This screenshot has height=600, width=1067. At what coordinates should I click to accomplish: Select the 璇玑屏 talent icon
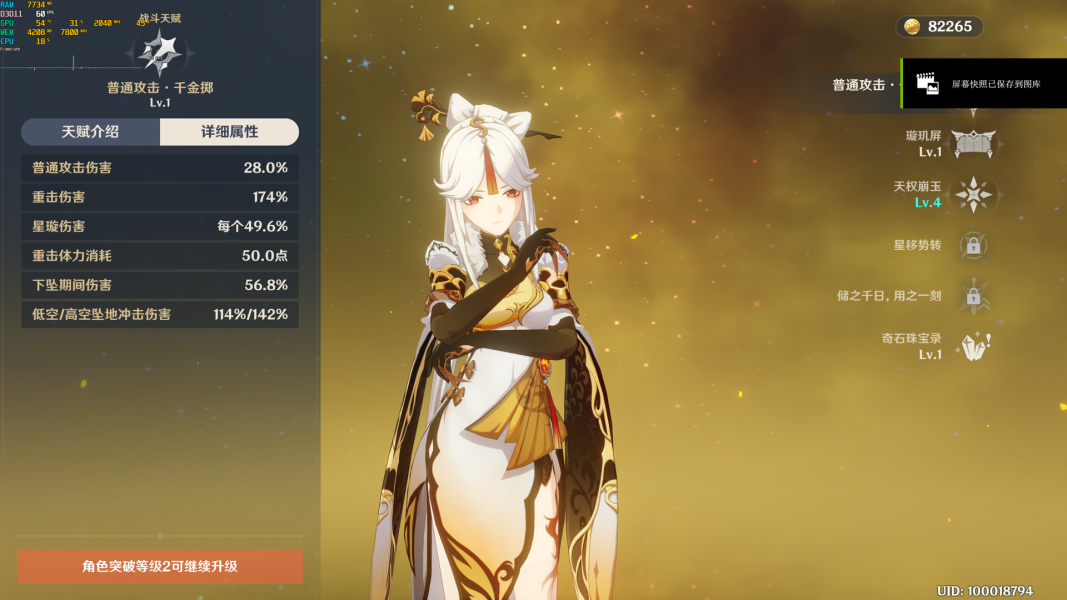coord(972,143)
